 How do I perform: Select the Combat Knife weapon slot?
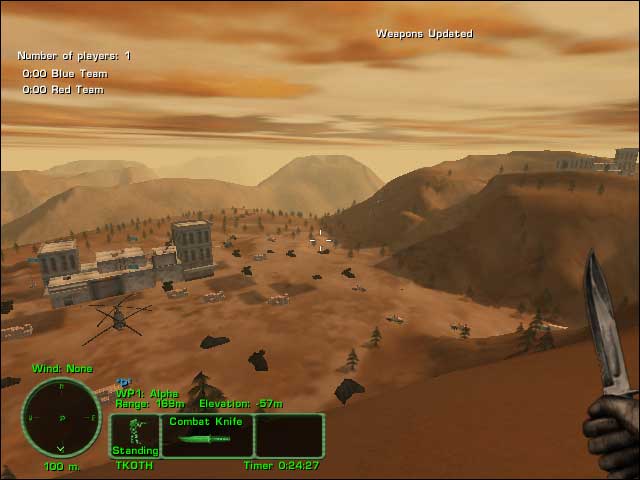(206, 436)
